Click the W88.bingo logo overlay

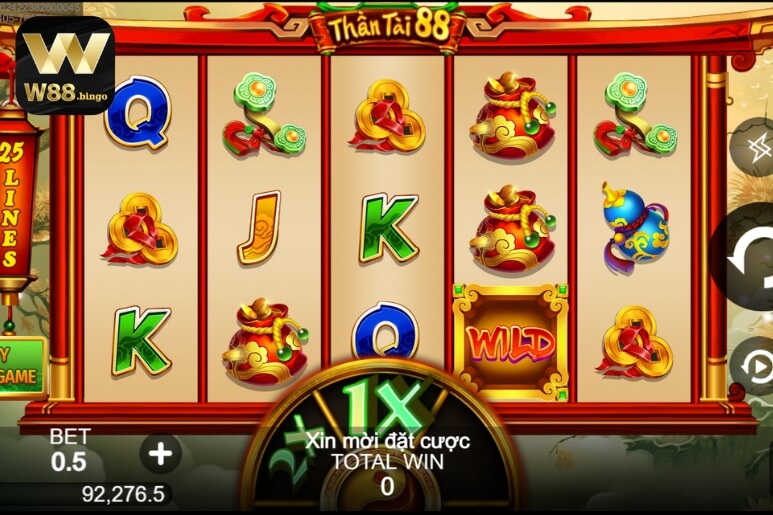click(65, 65)
